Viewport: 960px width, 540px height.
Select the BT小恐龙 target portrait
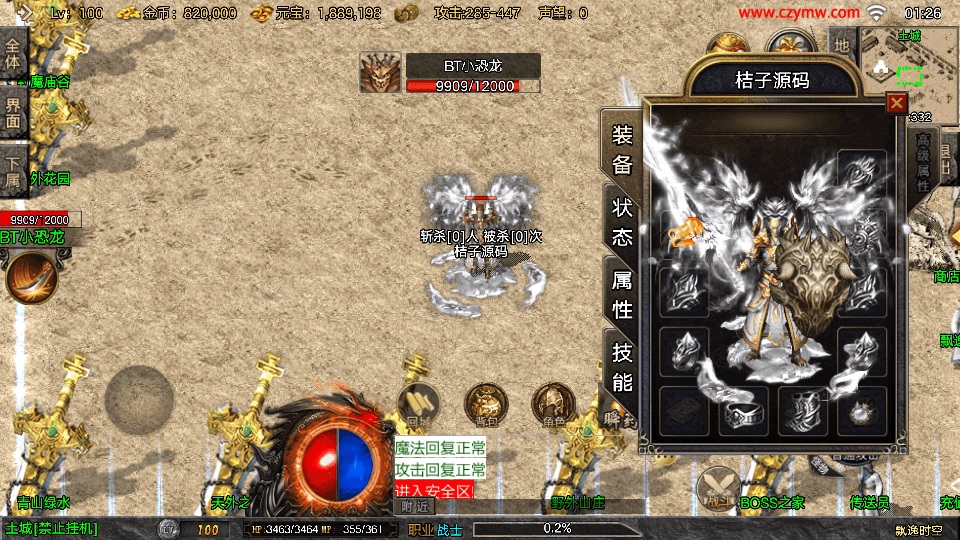tap(380, 73)
